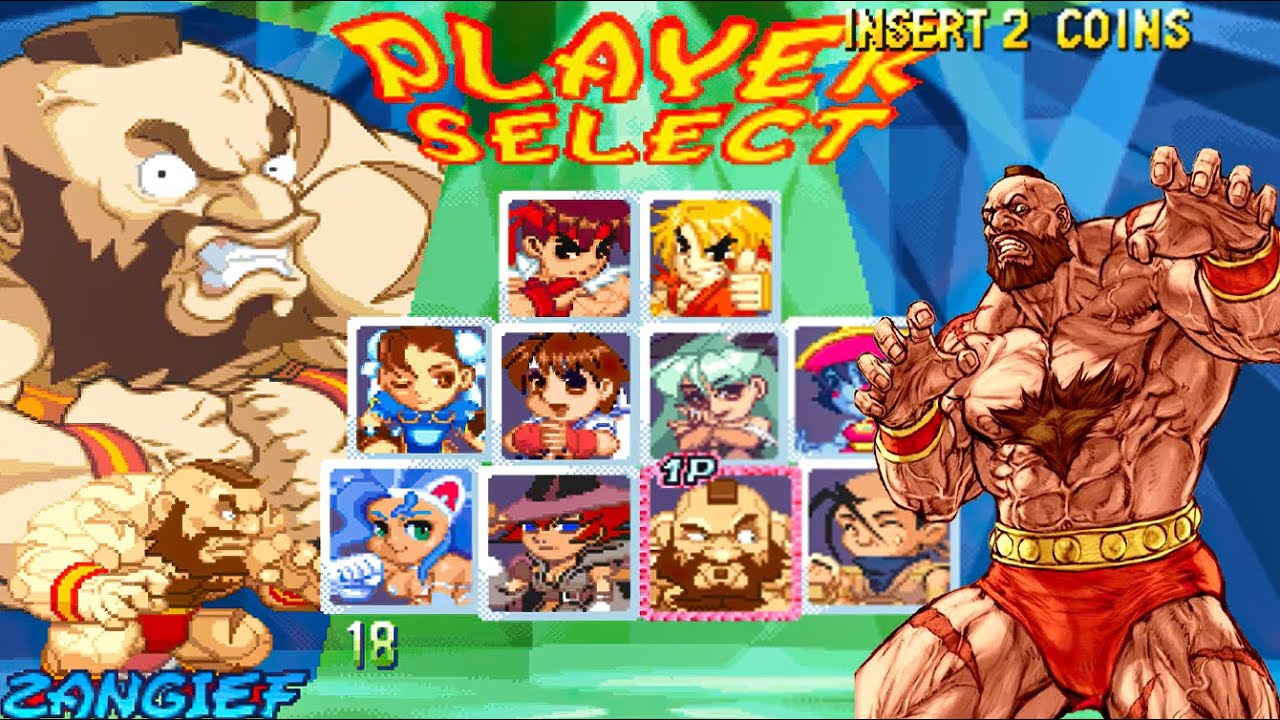This screenshot has width=1280, height=720.
Task: Pick Hsien-Ko's portrait with the pink hat
Action: [838, 392]
